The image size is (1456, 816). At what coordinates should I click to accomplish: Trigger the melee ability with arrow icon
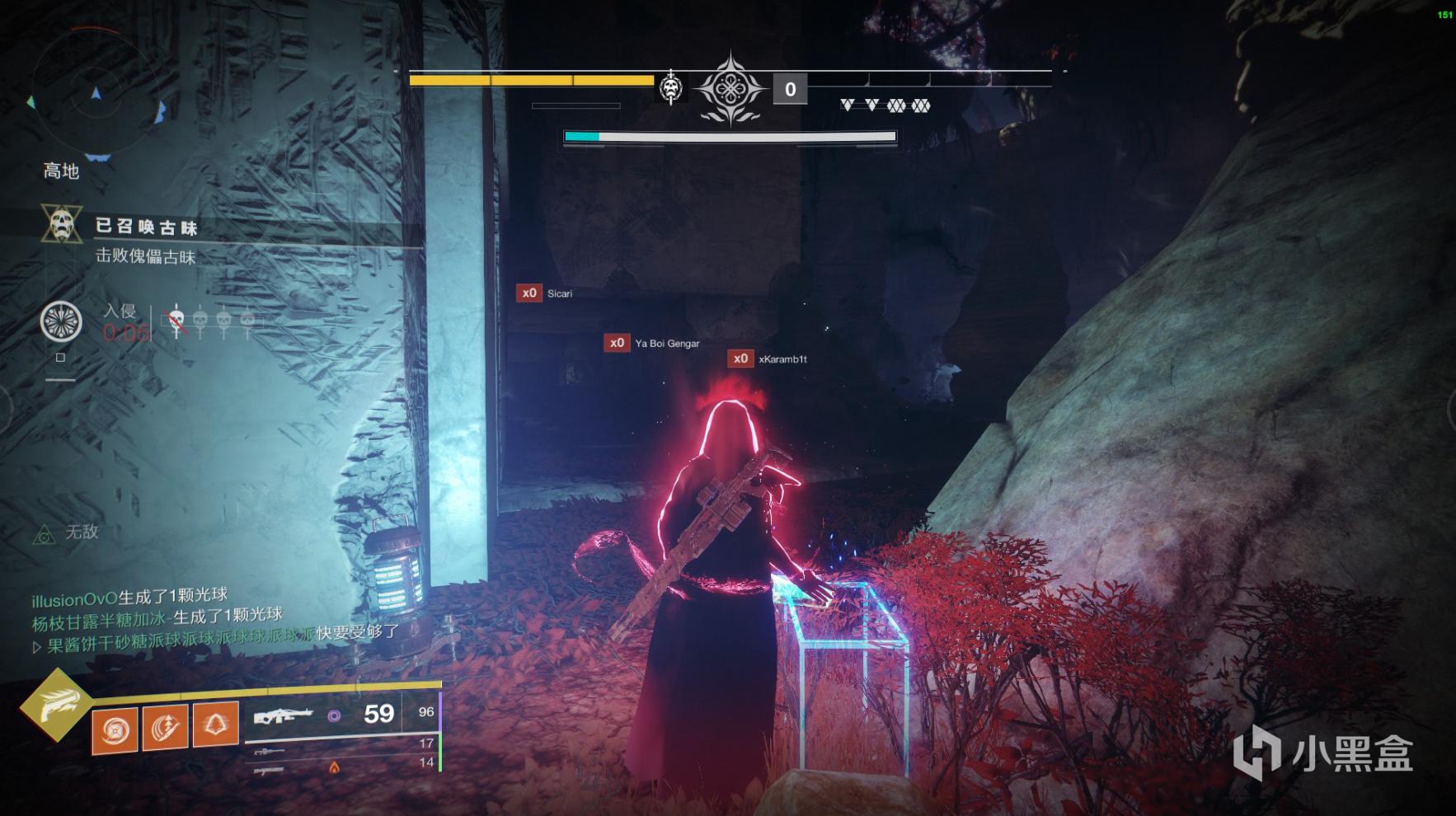165,725
